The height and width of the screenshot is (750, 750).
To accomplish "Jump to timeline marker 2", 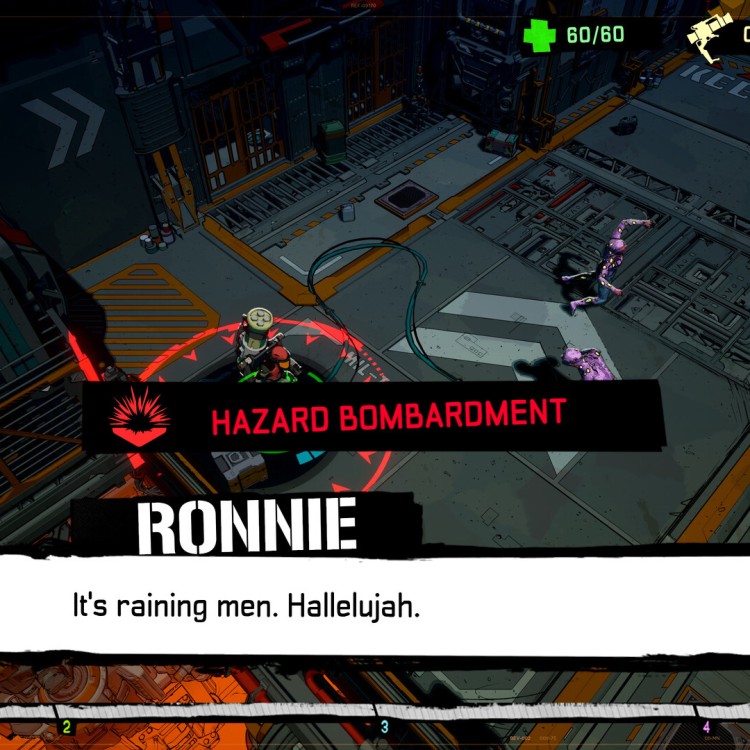I will click(67, 727).
